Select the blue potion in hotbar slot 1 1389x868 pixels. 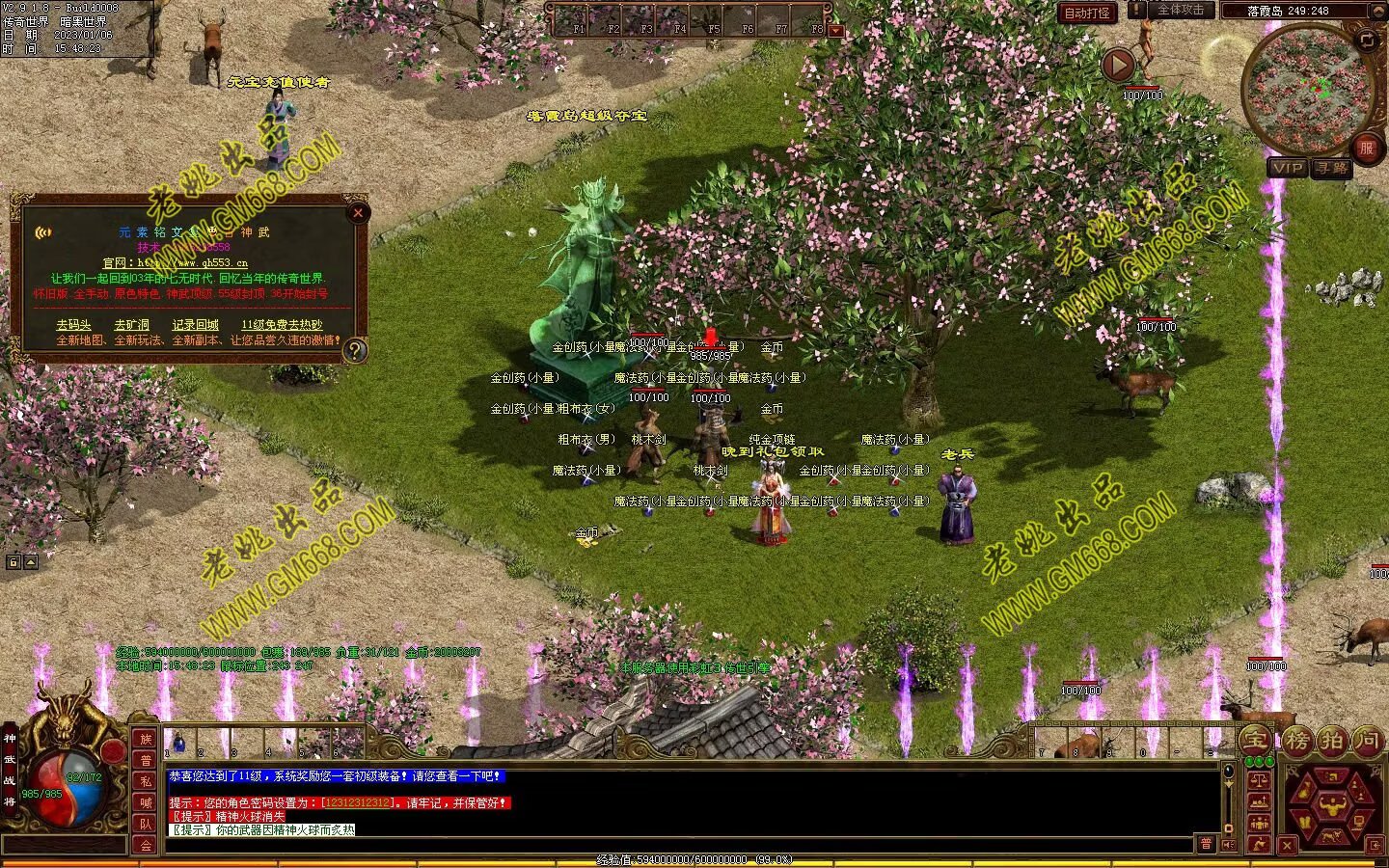click(179, 744)
